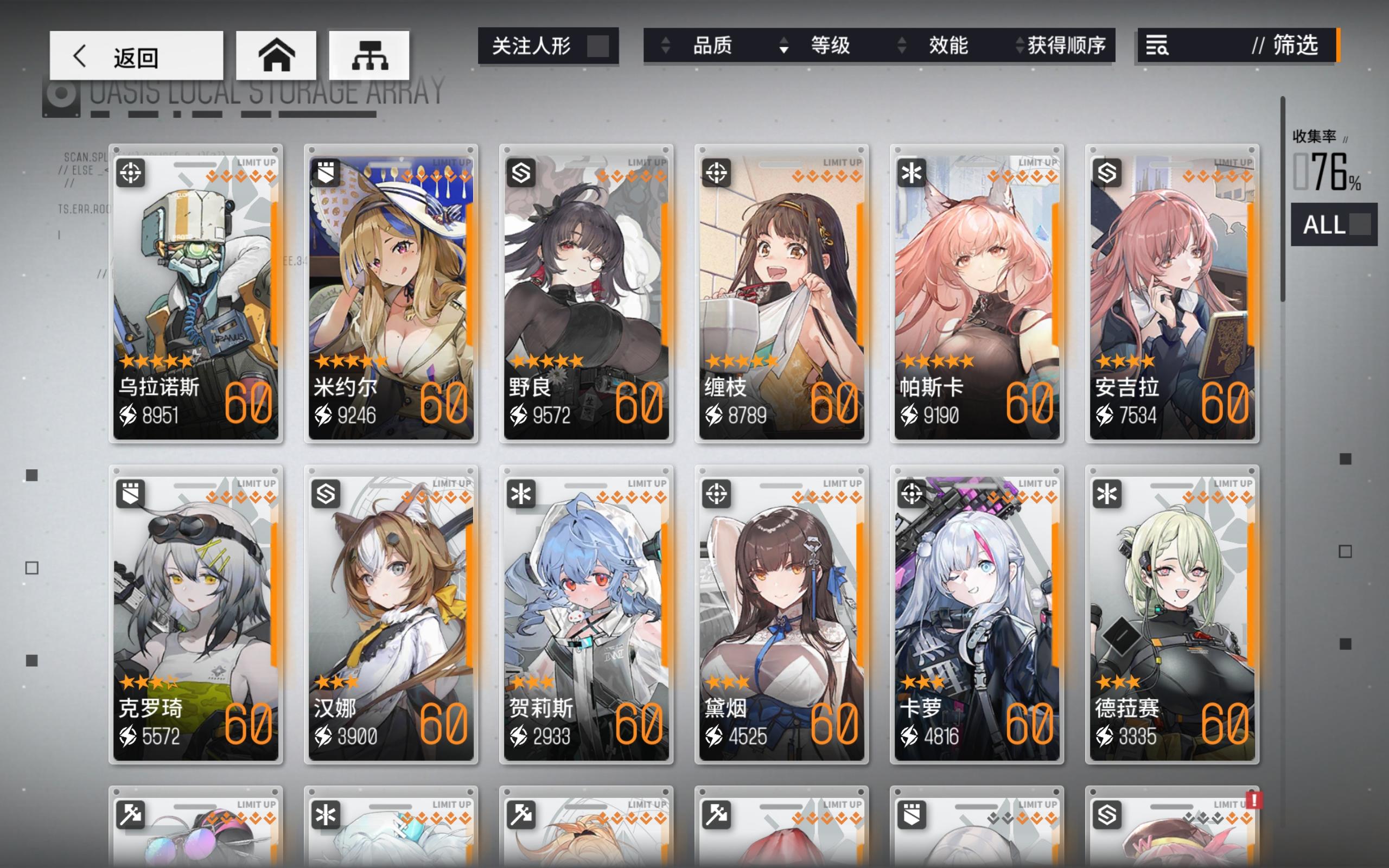
Task: Click the network node icon beside the home button
Action: click(x=368, y=55)
